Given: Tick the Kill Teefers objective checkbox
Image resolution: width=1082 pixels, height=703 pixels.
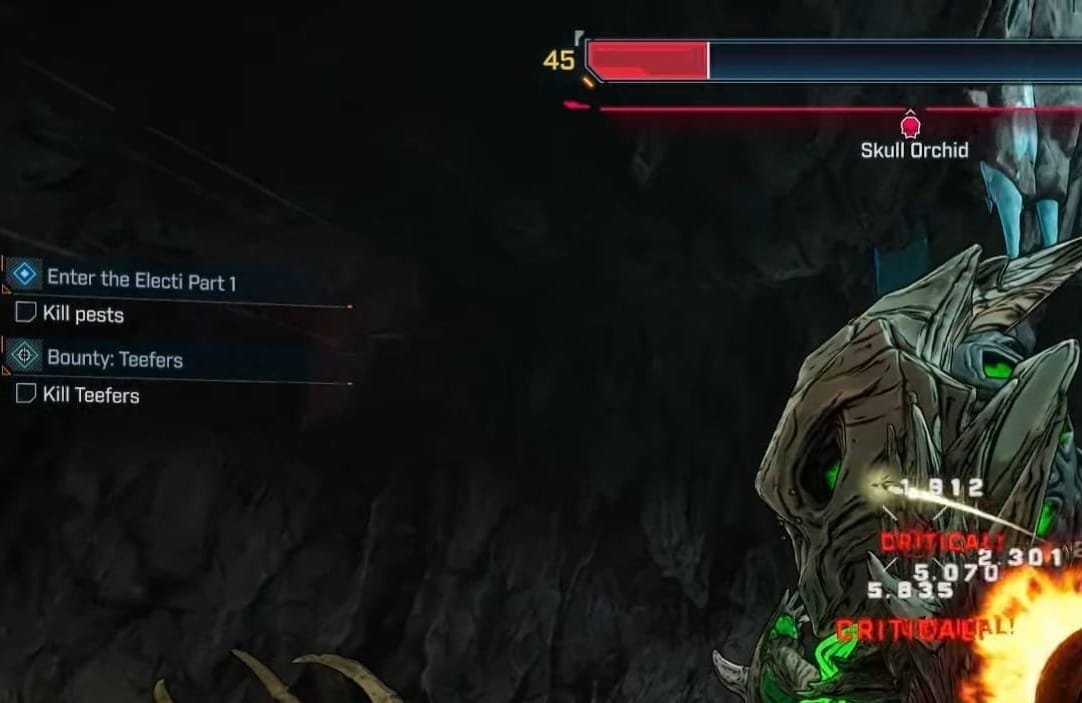Looking at the screenshot, I should [26, 394].
